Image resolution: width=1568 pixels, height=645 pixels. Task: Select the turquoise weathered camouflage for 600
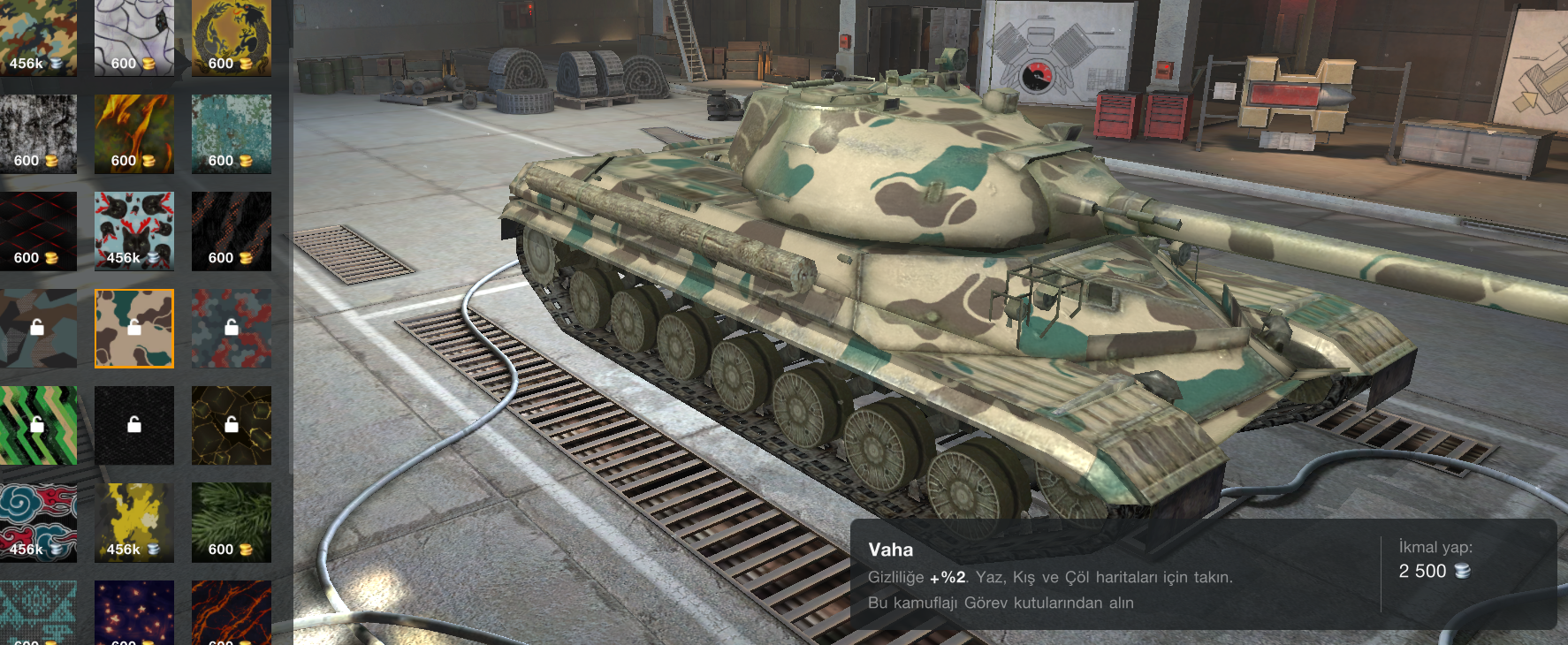click(231, 133)
